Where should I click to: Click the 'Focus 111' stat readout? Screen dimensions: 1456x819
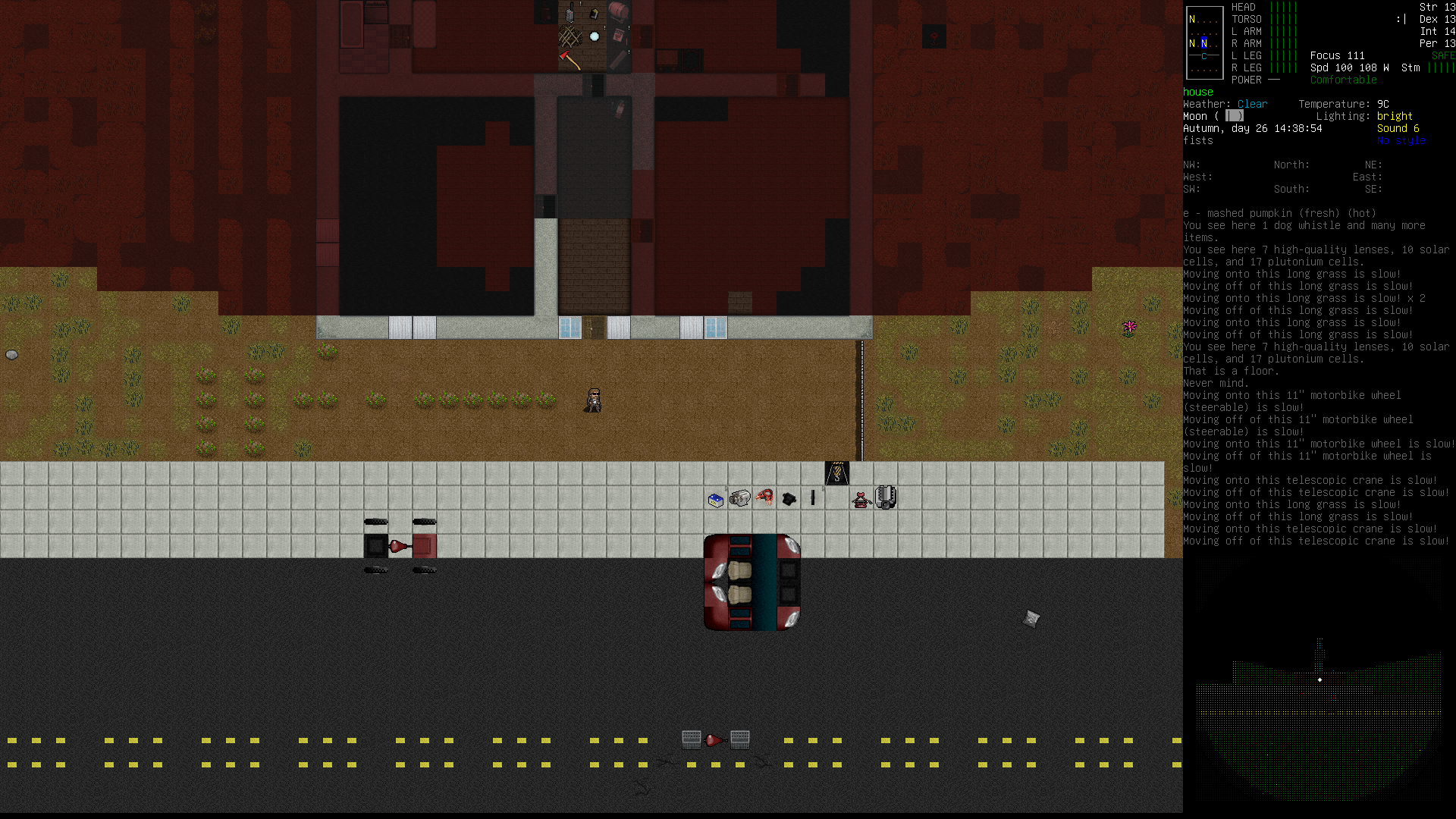point(1337,55)
